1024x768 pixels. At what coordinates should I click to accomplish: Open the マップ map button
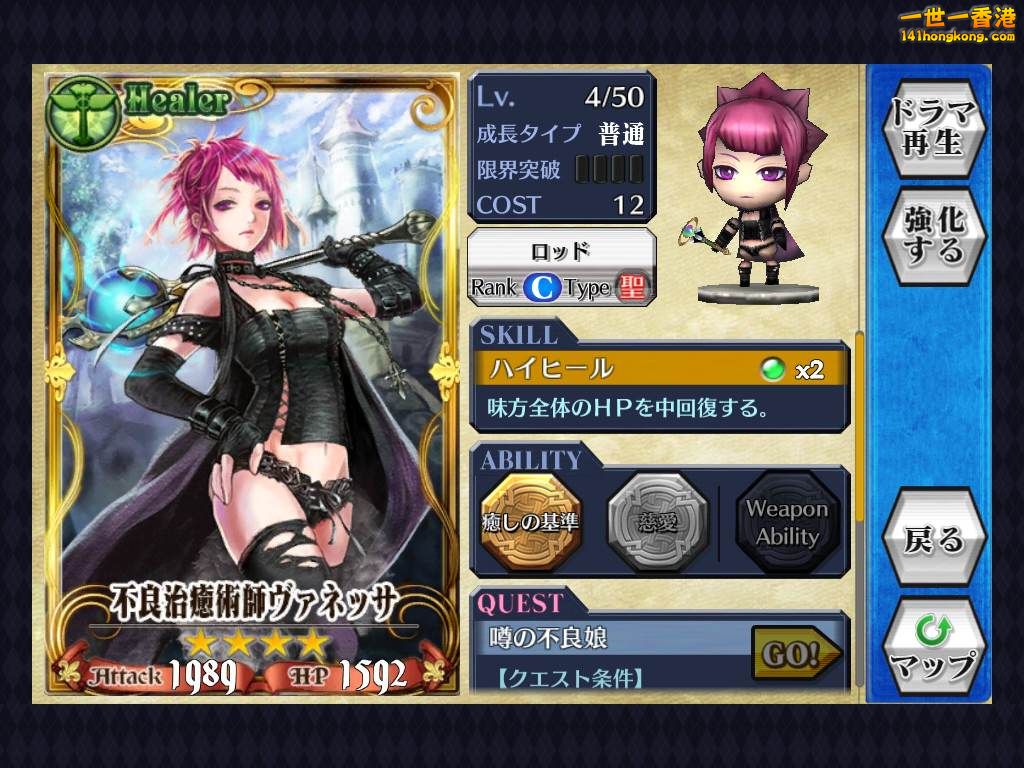click(933, 648)
